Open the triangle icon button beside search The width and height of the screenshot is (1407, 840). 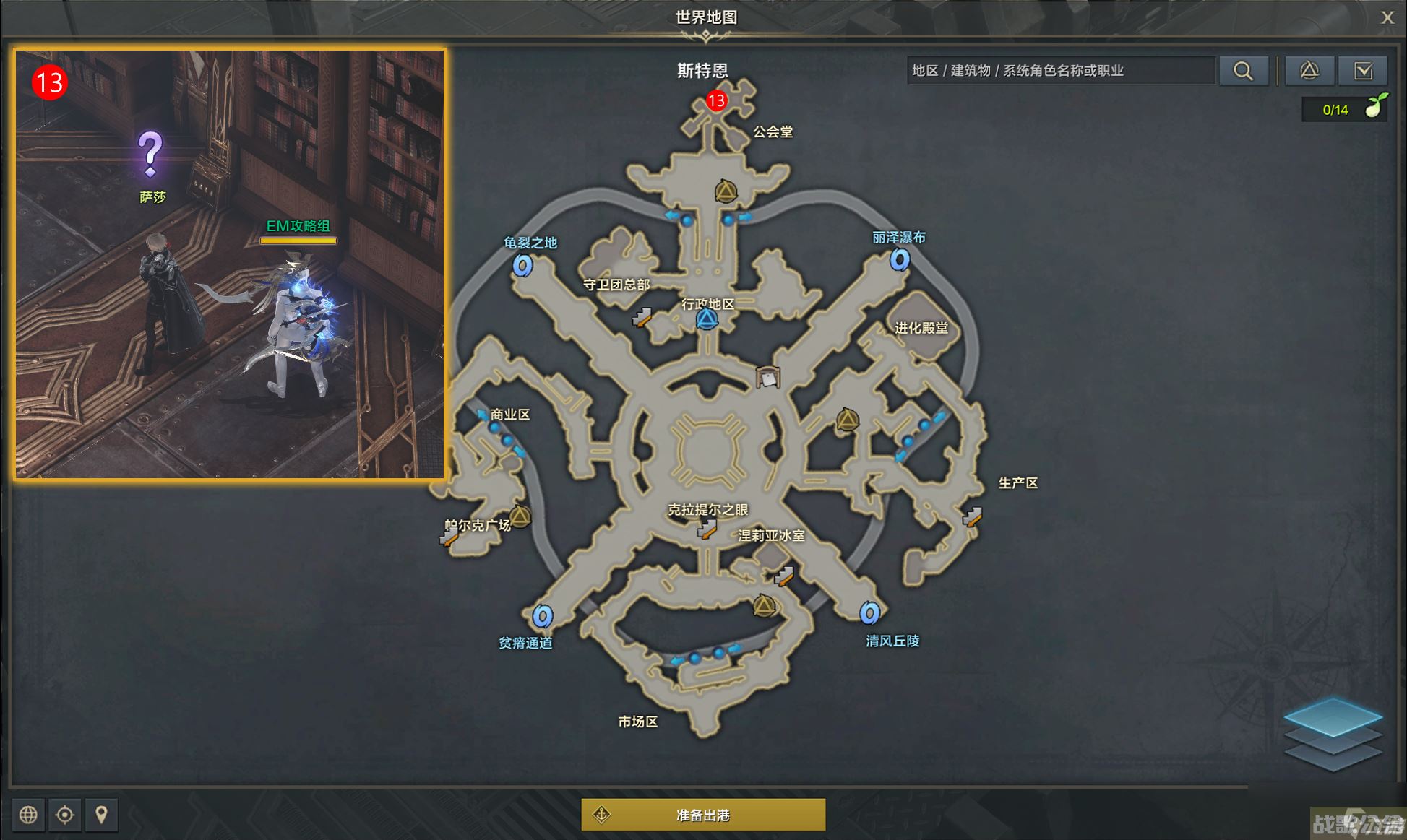(x=1309, y=71)
